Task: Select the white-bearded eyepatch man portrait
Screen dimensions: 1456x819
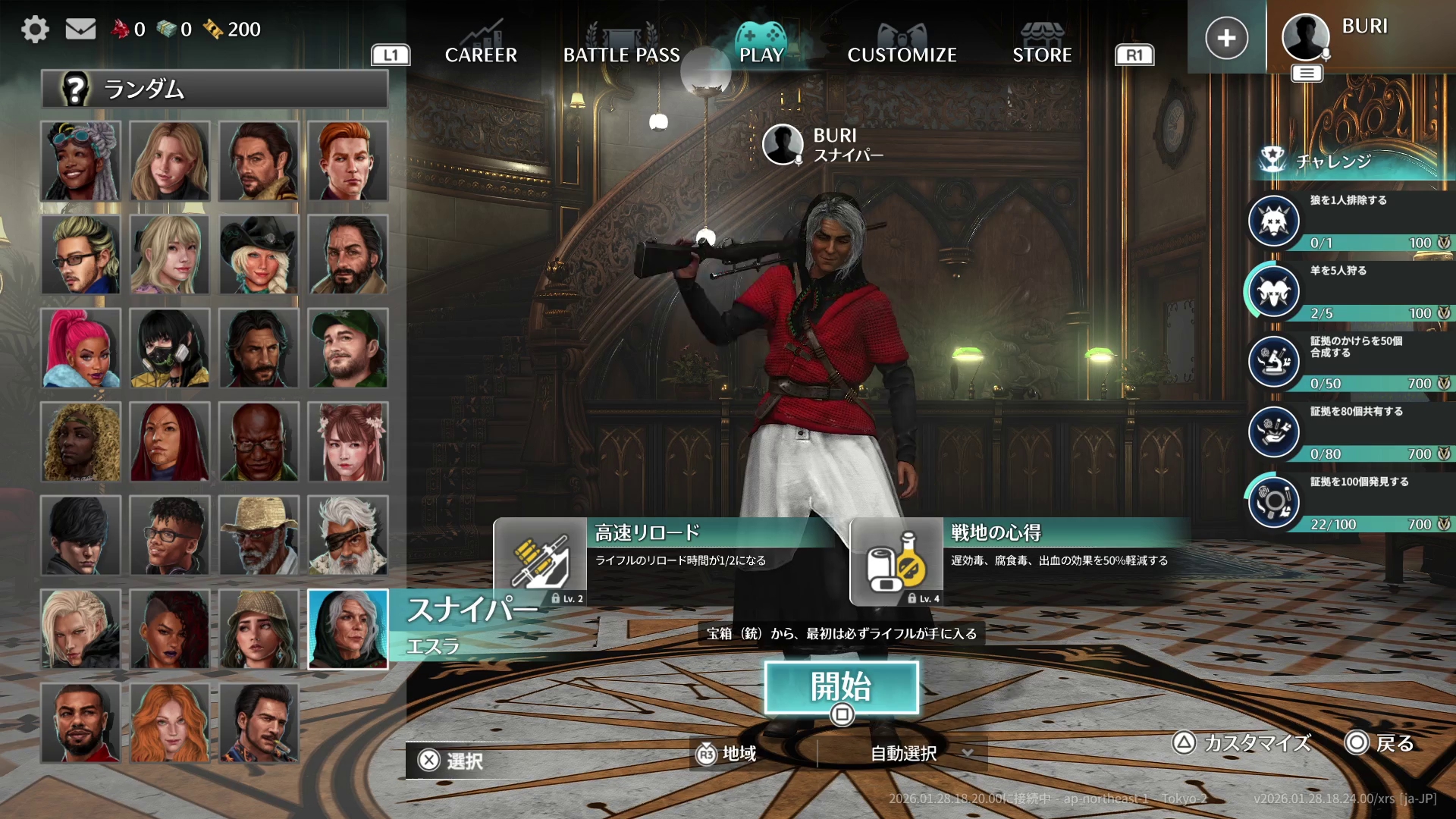Action: point(348,535)
